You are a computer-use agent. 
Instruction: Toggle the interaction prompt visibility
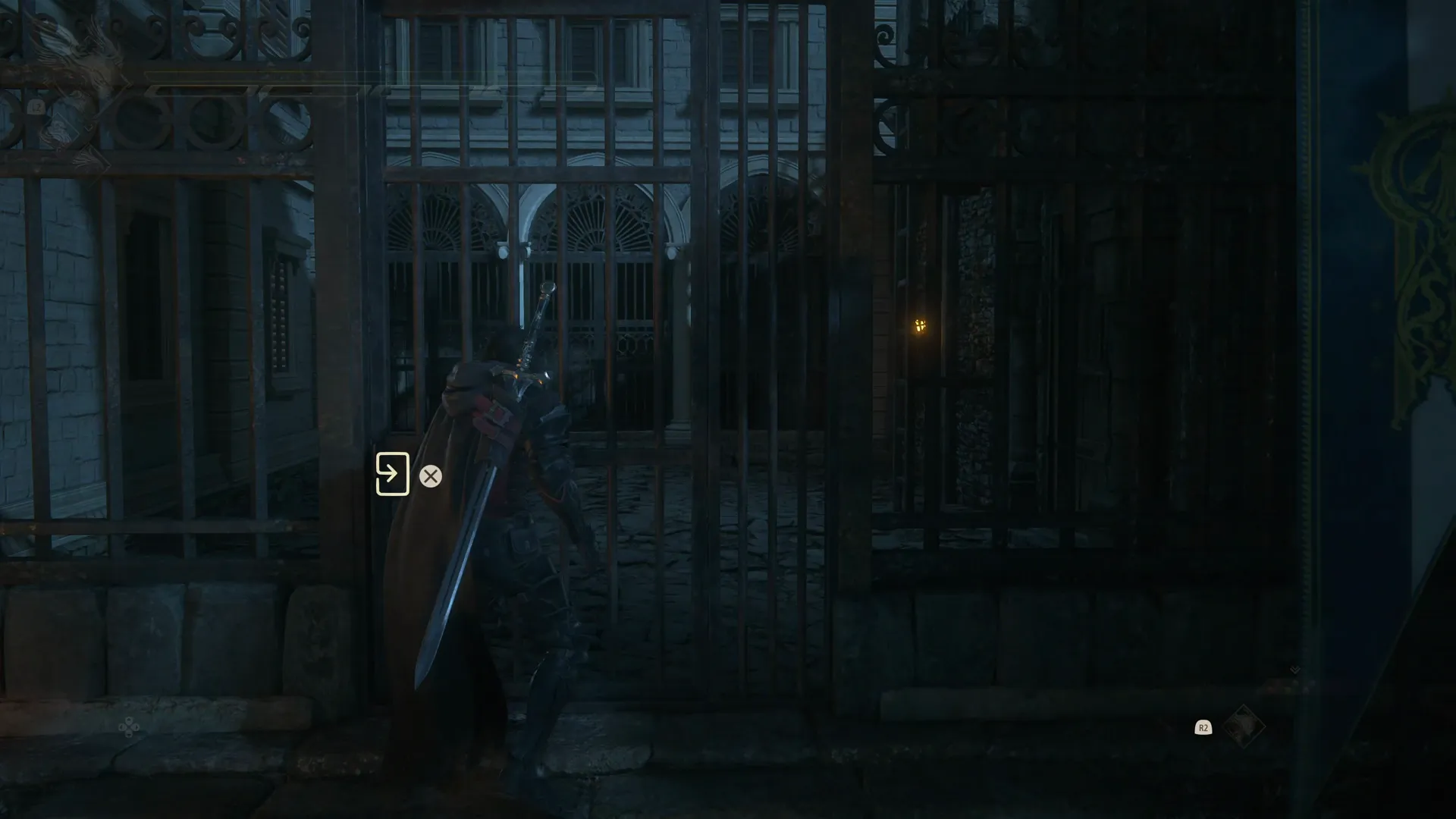click(431, 476)
